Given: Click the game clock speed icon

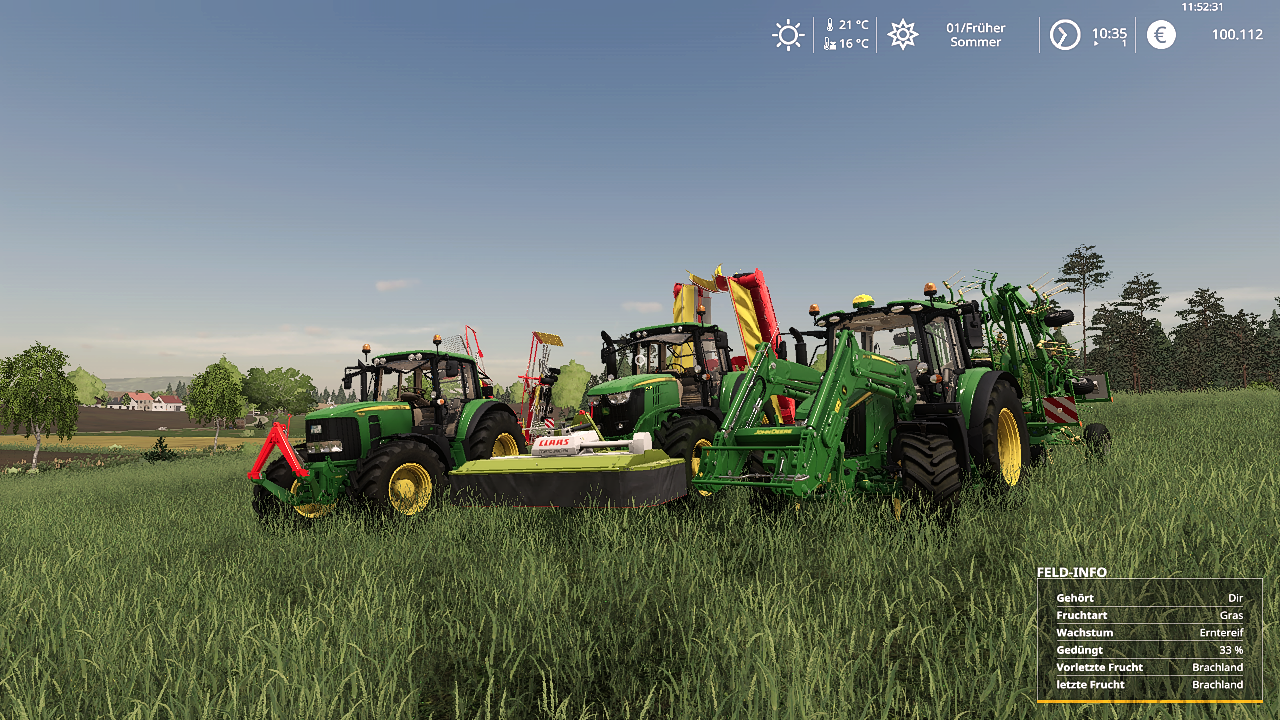Looking at the screenshot, I should coord(1064,35).
